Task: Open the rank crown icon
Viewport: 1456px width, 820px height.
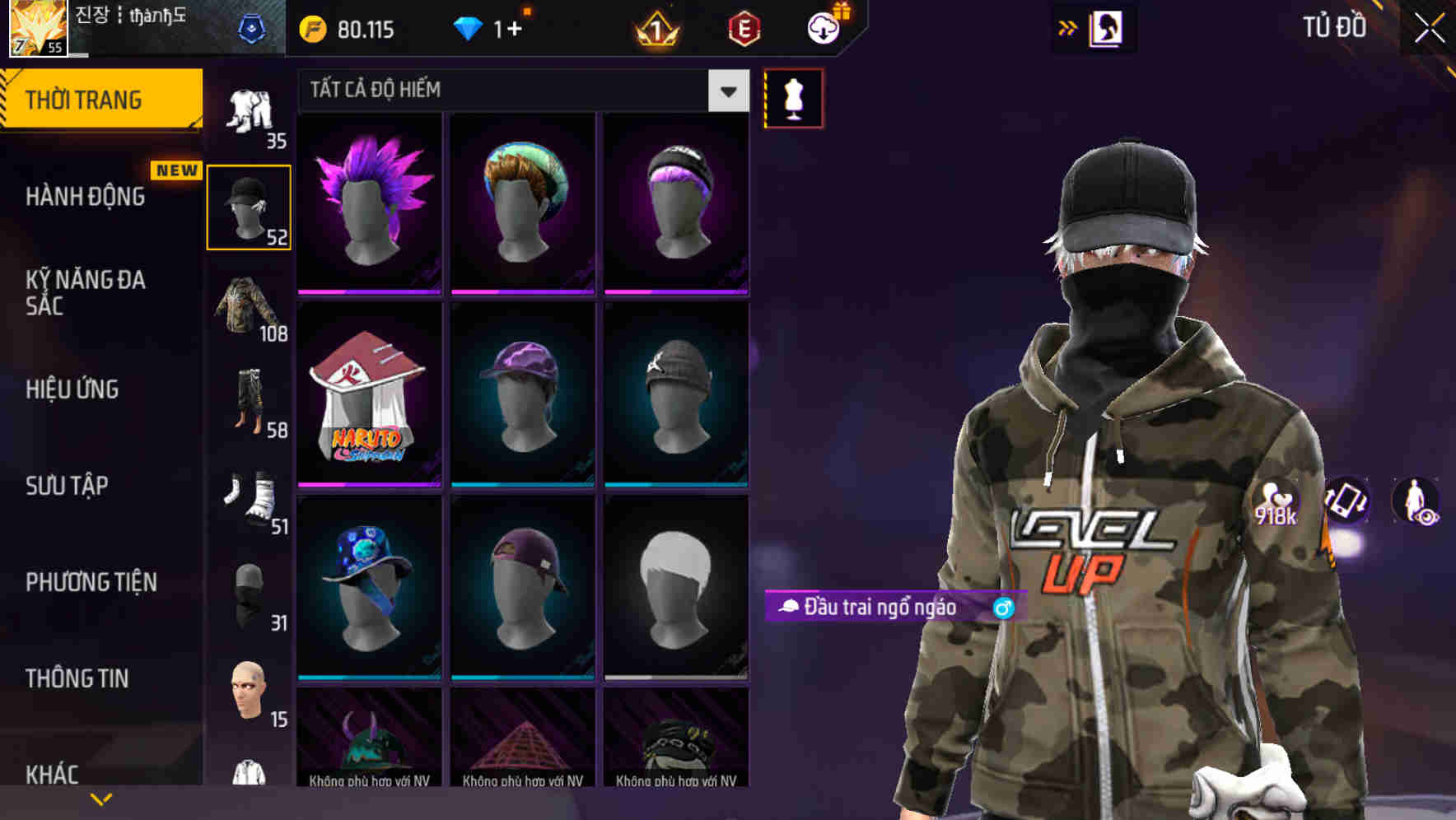Action: pos(655,30)
